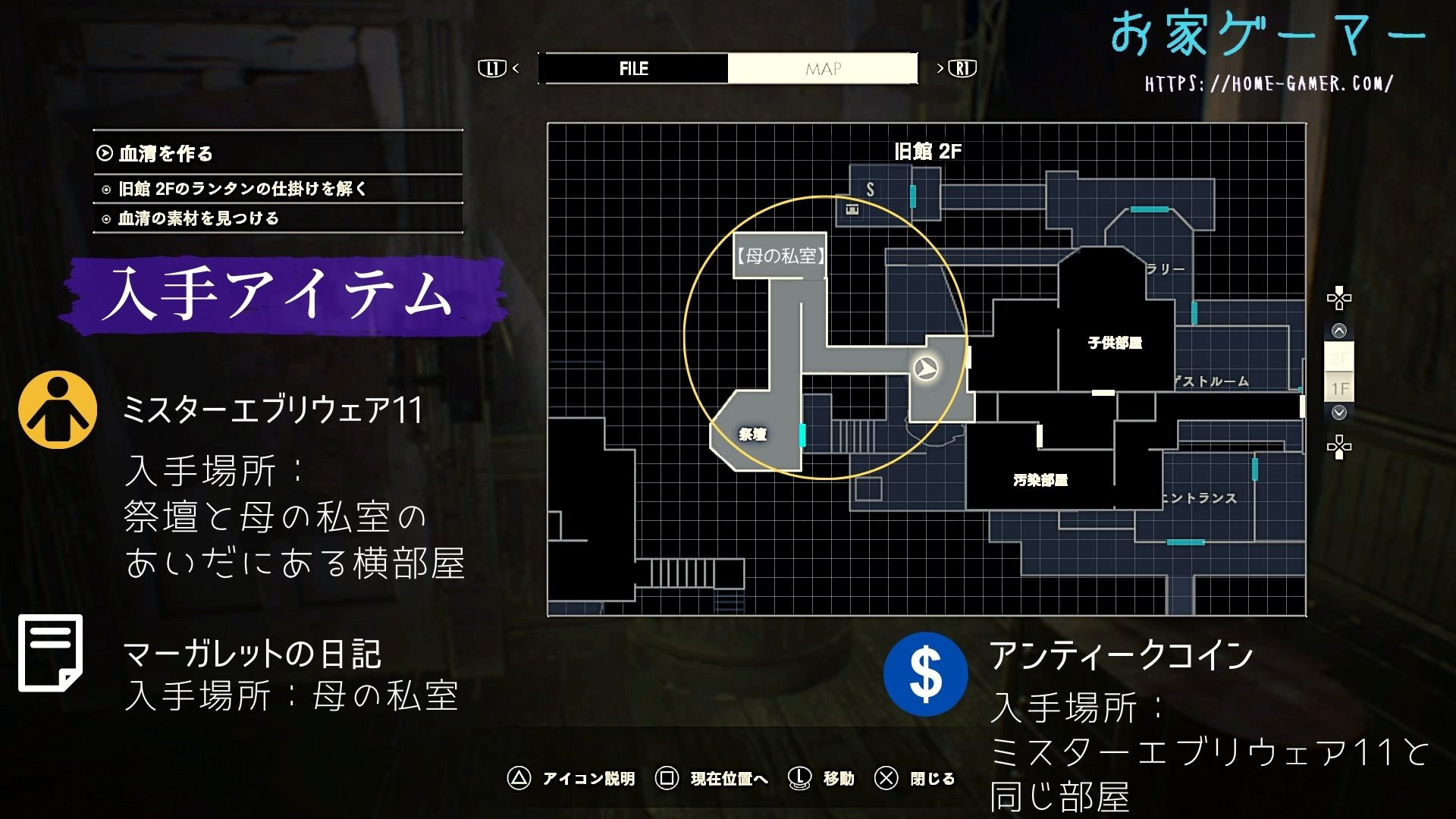Screen dimensions: 1456x819
Task: Click the down chevron below the floor list
Action: point(1341,411)
